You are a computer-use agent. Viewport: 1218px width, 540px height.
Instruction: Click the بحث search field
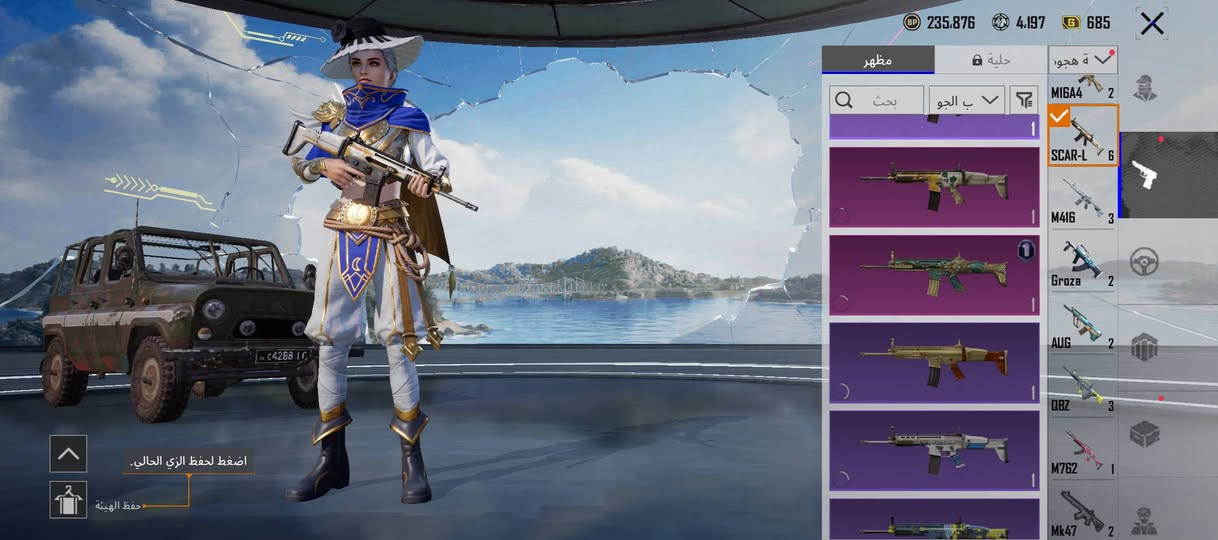click(x=877, y=100)
